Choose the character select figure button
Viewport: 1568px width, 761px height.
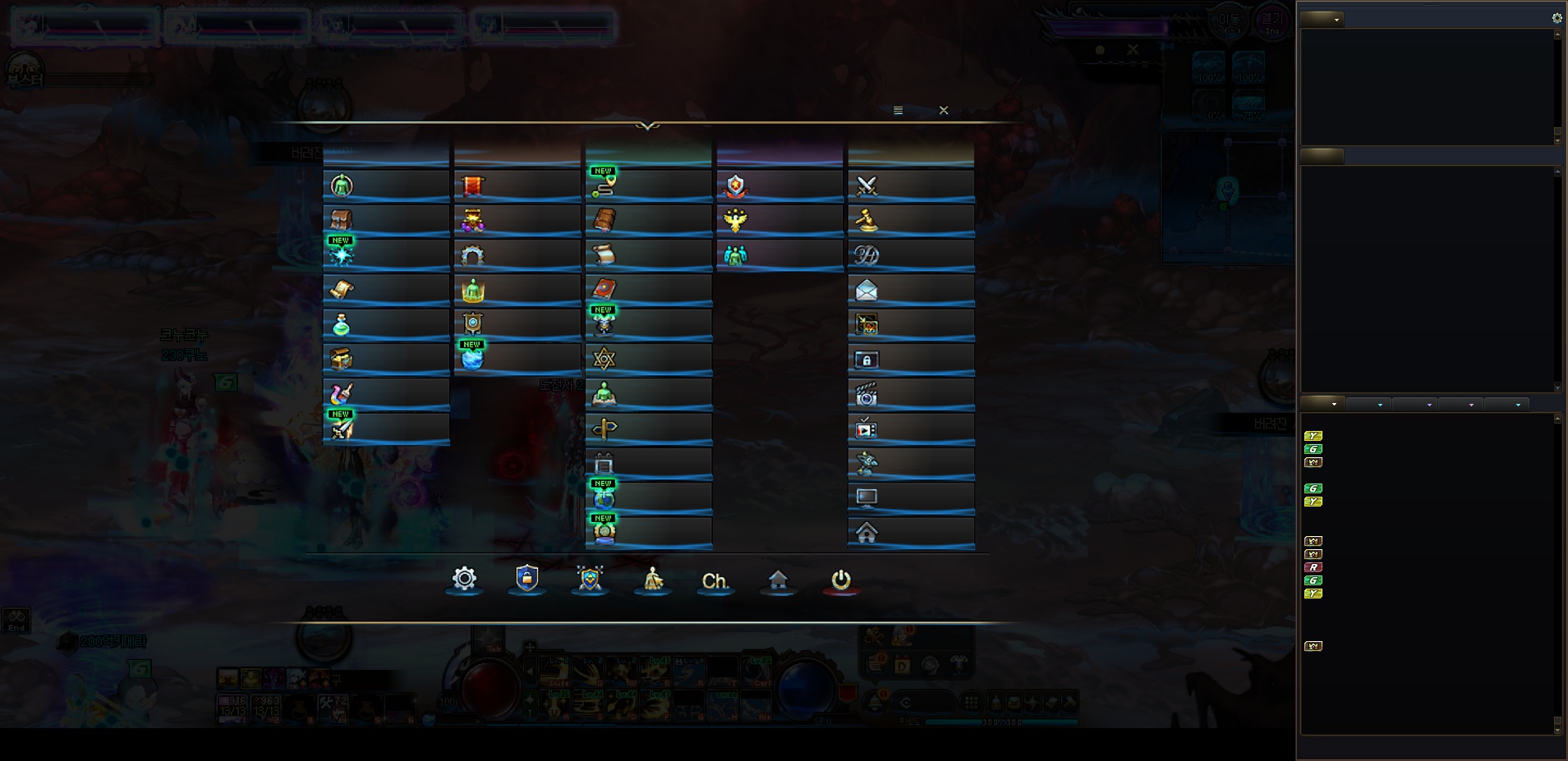(653, 580)
